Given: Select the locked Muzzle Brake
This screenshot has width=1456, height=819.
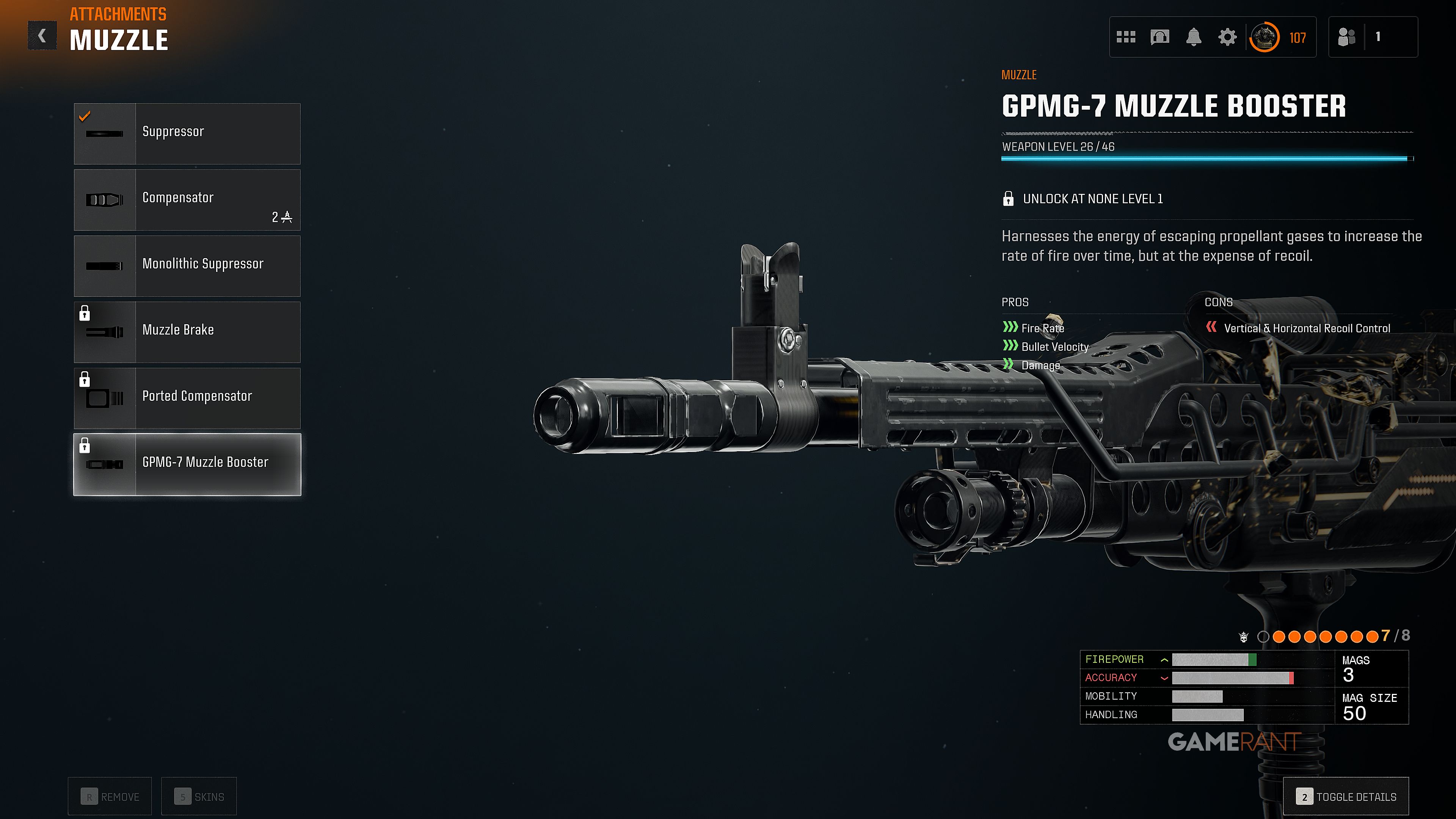Looking at the screenshot, I should pyautogui.click(x=187, y=332).
